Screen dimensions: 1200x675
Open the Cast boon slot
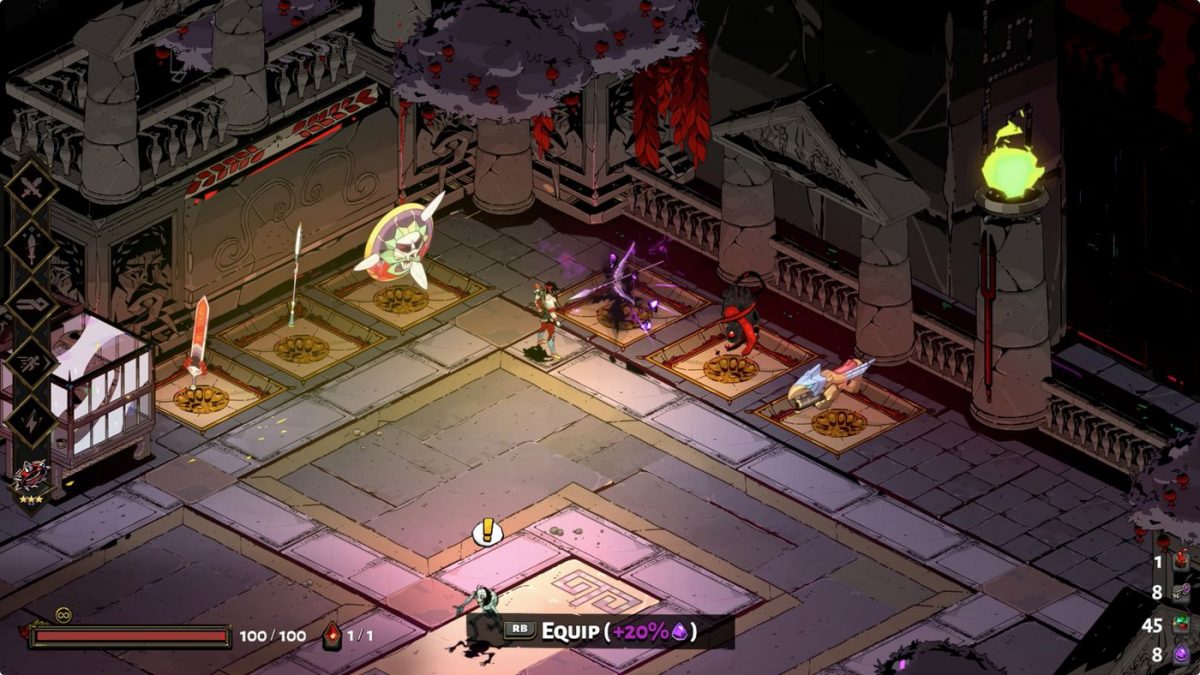33,303
